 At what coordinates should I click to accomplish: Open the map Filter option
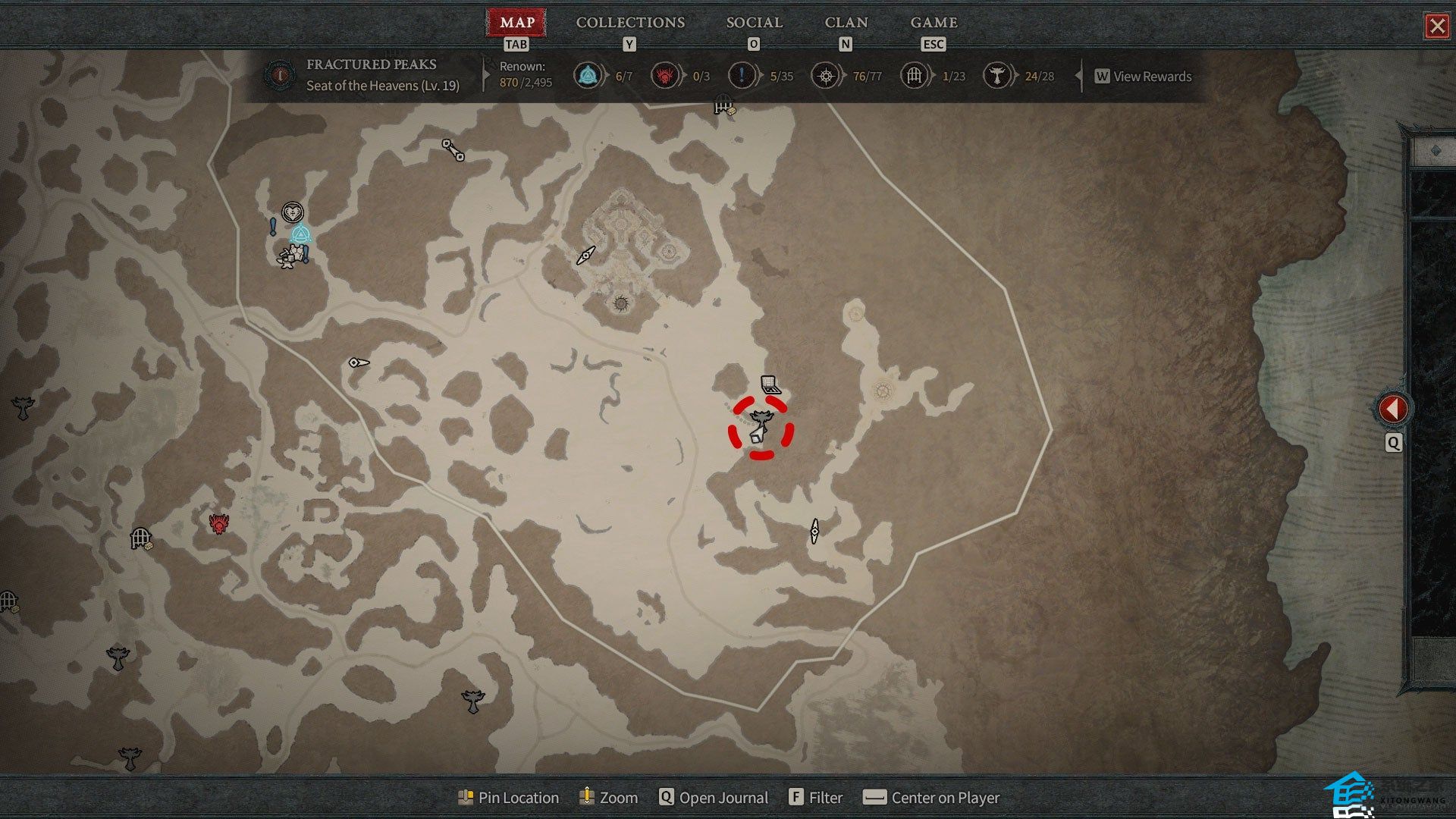(816, 798)
